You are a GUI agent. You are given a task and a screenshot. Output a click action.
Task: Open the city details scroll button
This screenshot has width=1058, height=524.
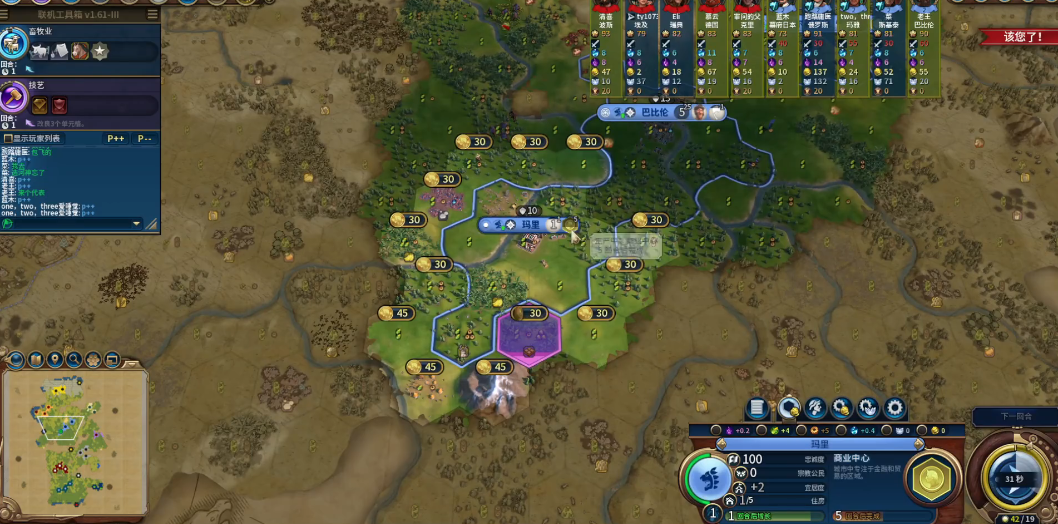[x=758, y=408]
